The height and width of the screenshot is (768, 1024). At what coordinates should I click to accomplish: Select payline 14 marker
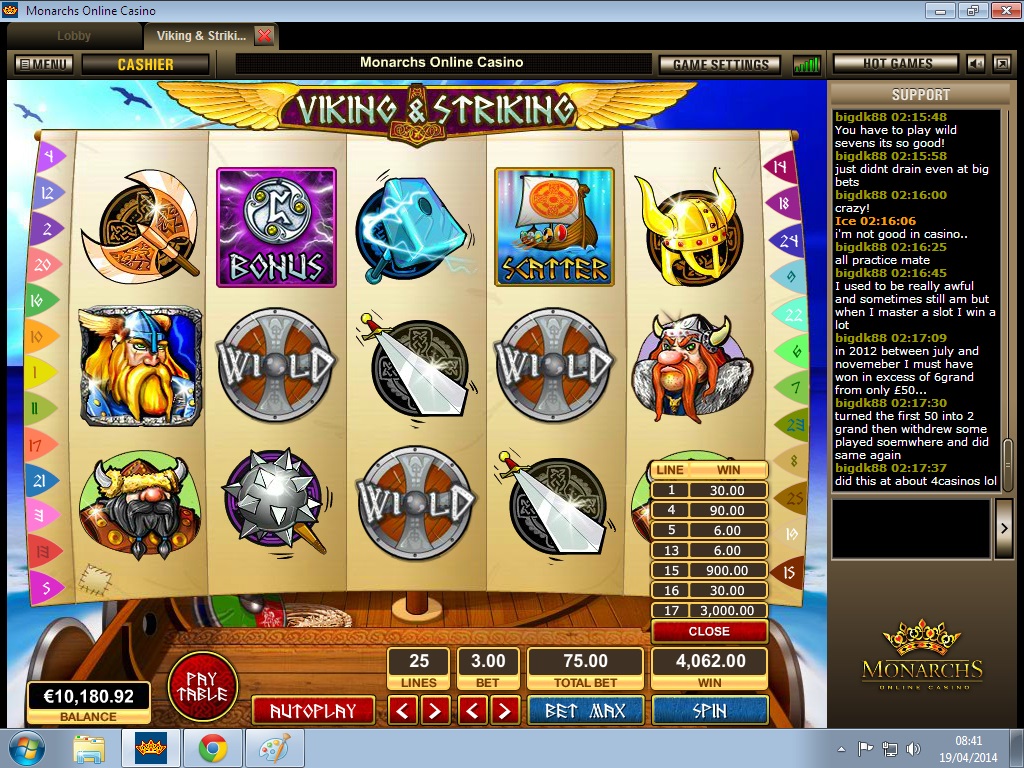(x=778, y=166)
